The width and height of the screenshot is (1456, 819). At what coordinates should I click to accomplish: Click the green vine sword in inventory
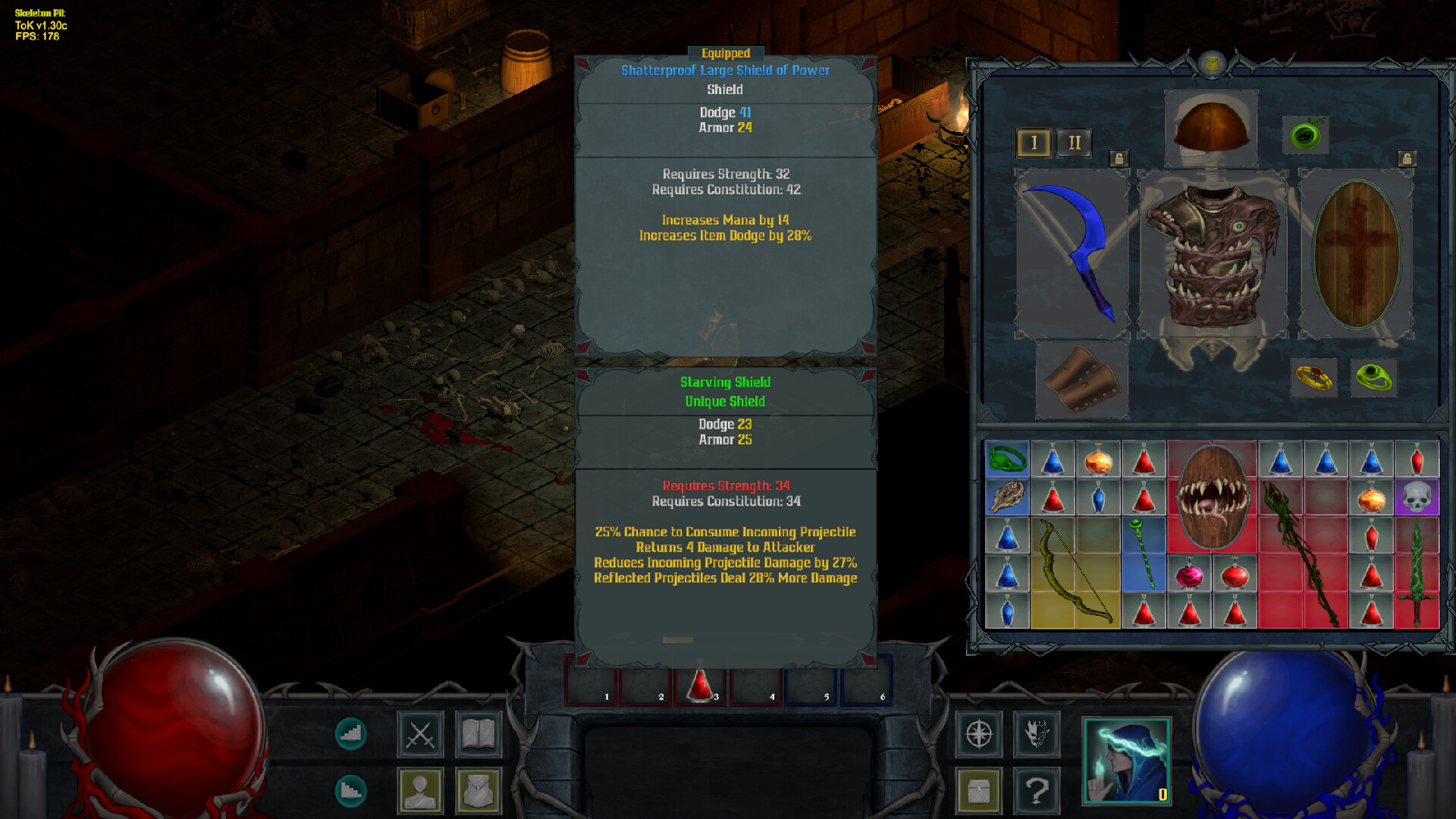1416,573
